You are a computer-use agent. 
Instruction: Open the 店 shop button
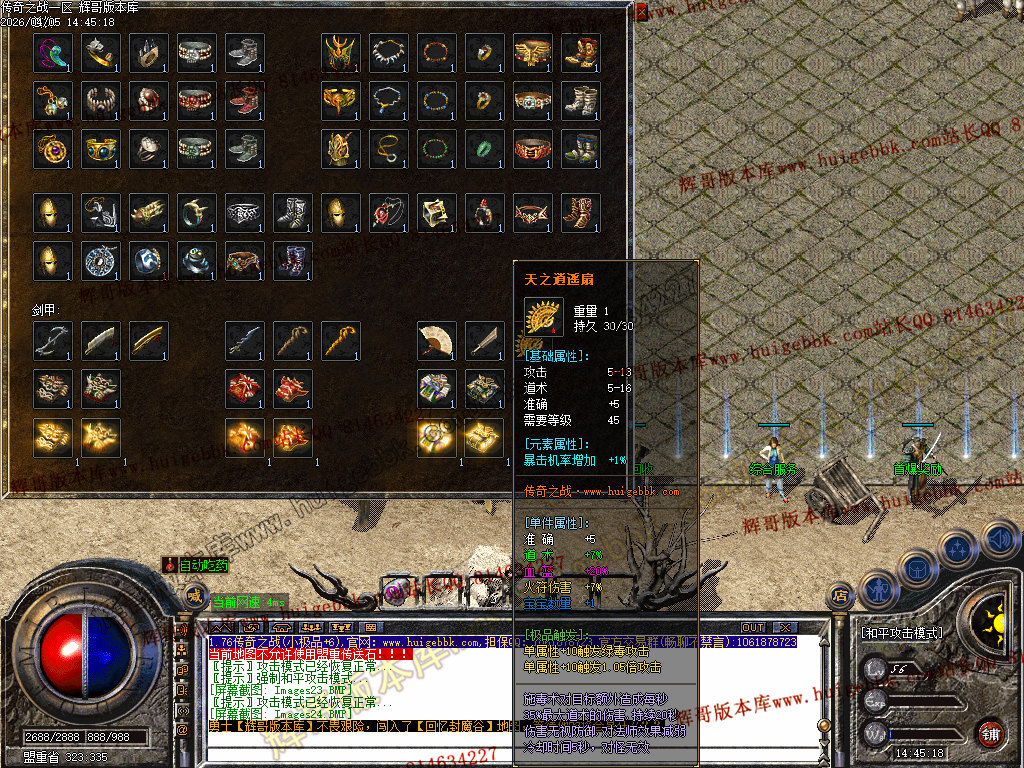click(838, 597)
